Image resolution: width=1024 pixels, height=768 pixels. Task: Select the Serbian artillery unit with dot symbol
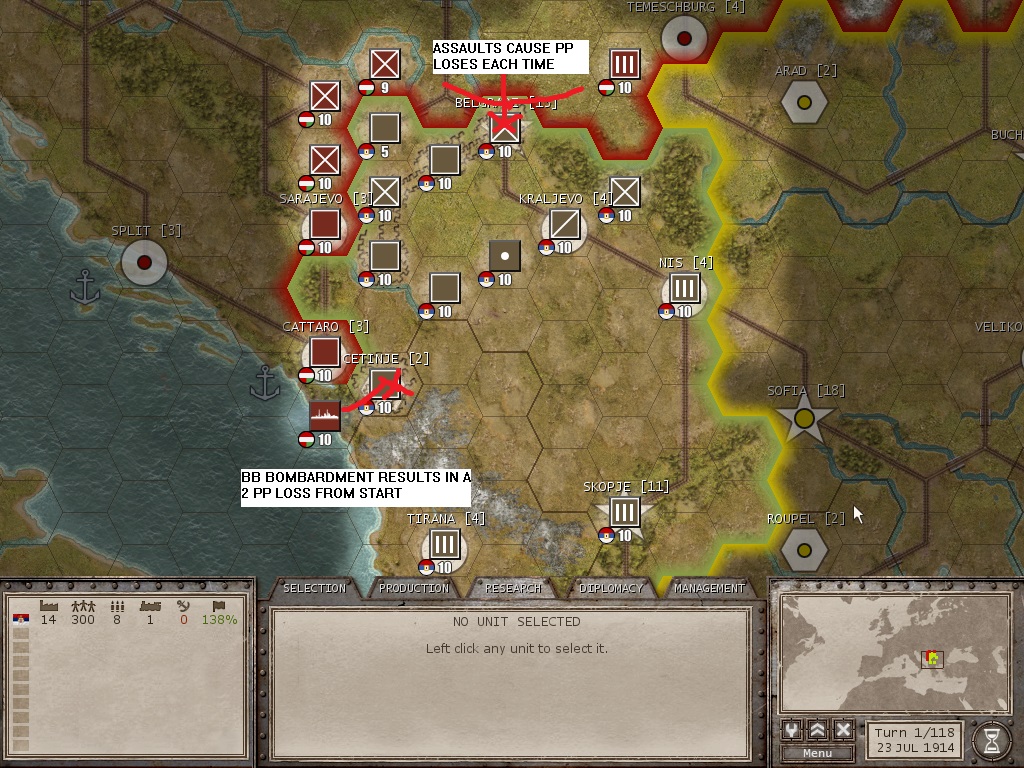505,255
